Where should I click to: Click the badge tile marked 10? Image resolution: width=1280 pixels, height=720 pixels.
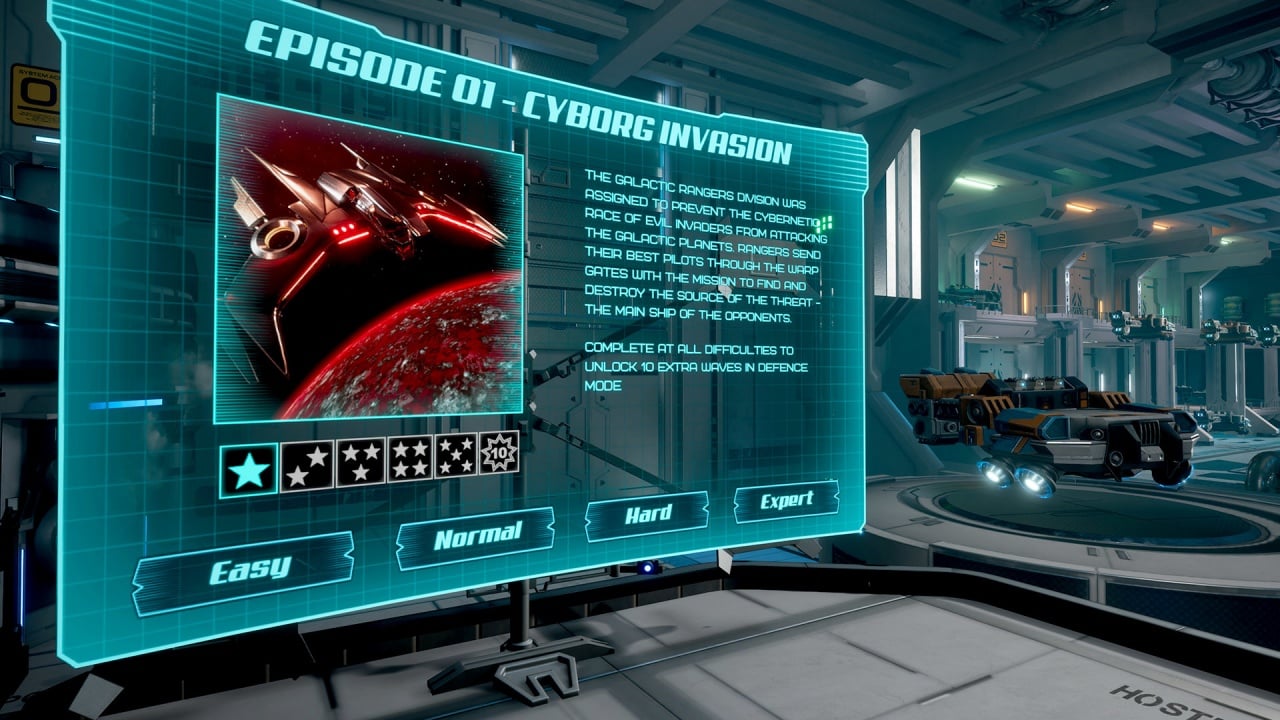click(x=497, y=452)
